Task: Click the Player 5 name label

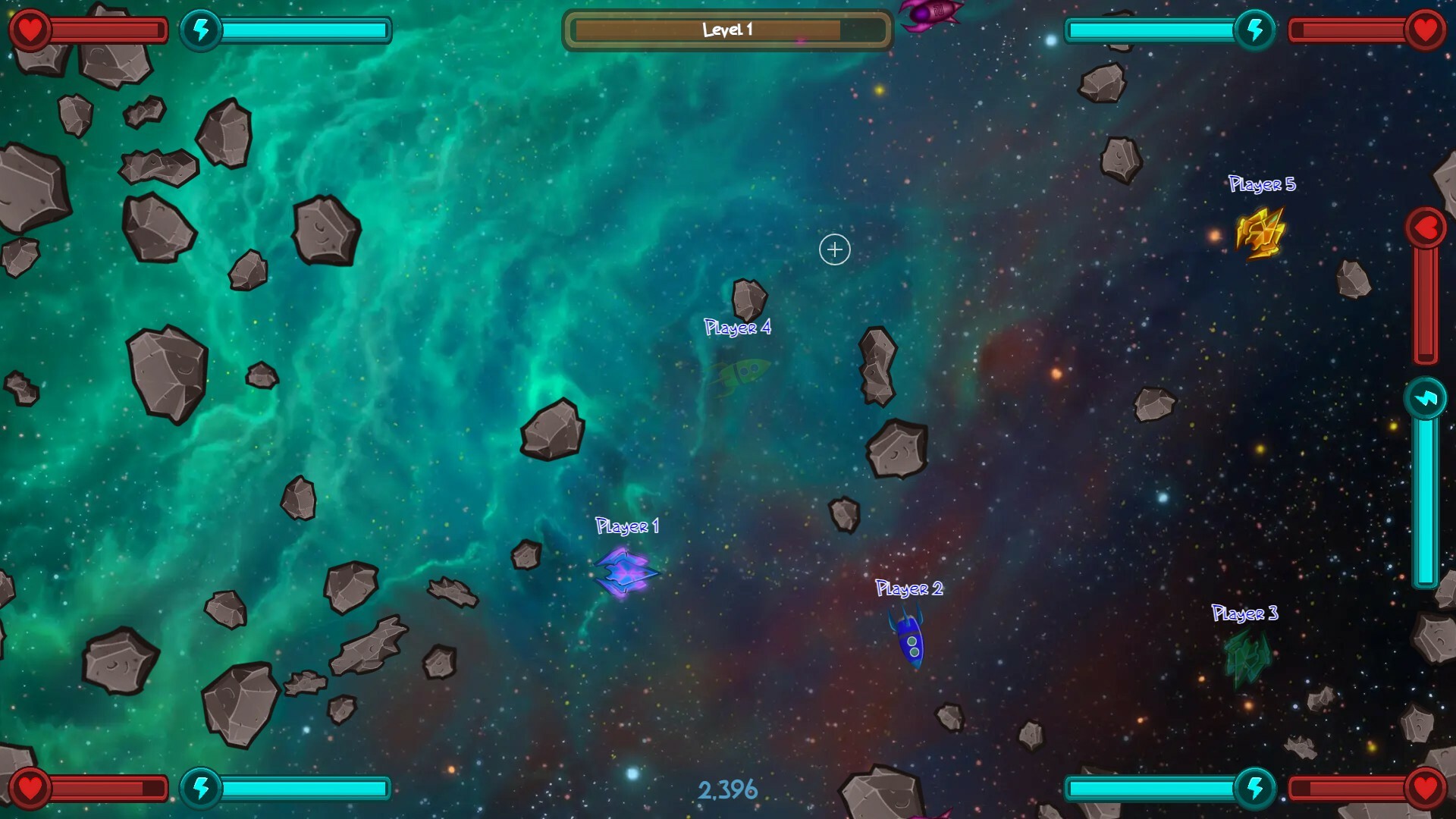Action: tap(1262, 184)
